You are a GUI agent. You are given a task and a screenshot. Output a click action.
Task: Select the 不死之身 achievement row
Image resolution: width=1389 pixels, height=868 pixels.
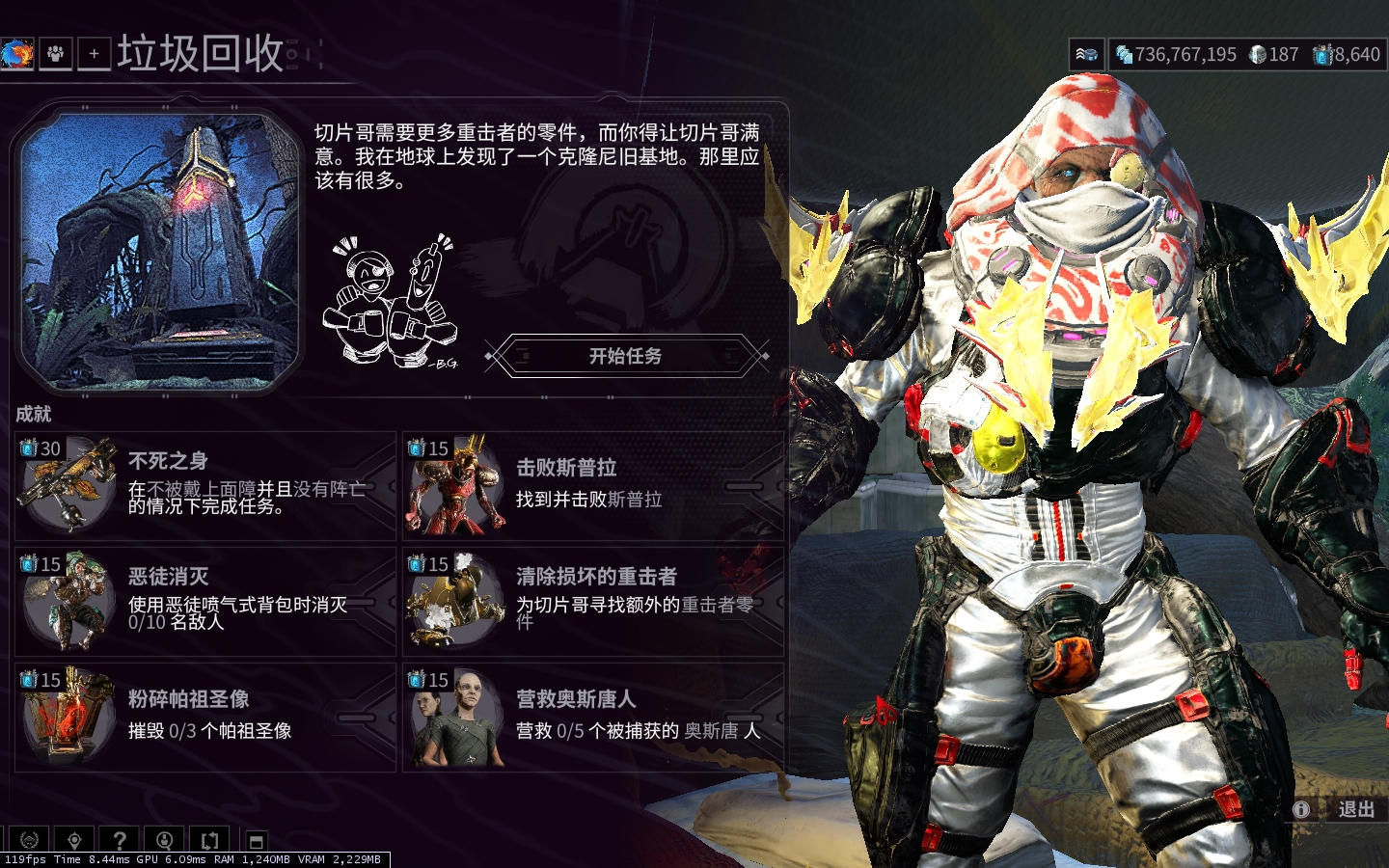(205, 486)
